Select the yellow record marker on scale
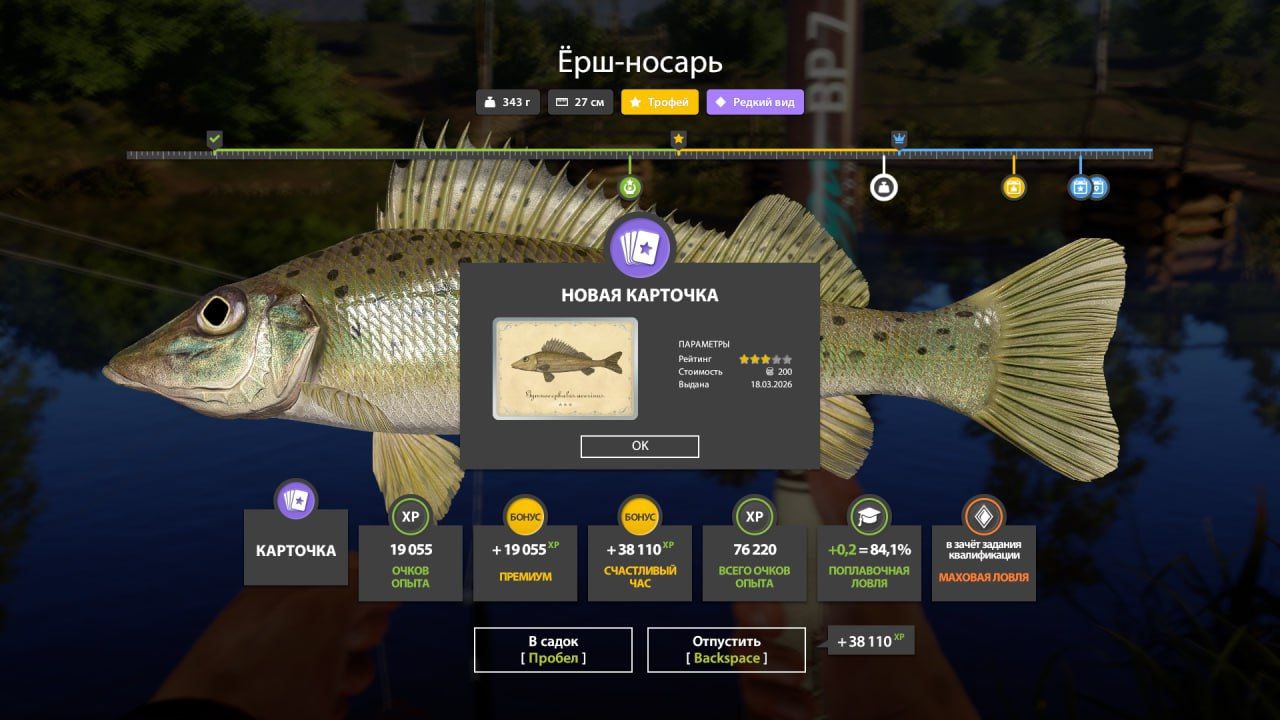Viewport: 1280px width, 720px height. tap(1014, 187)
